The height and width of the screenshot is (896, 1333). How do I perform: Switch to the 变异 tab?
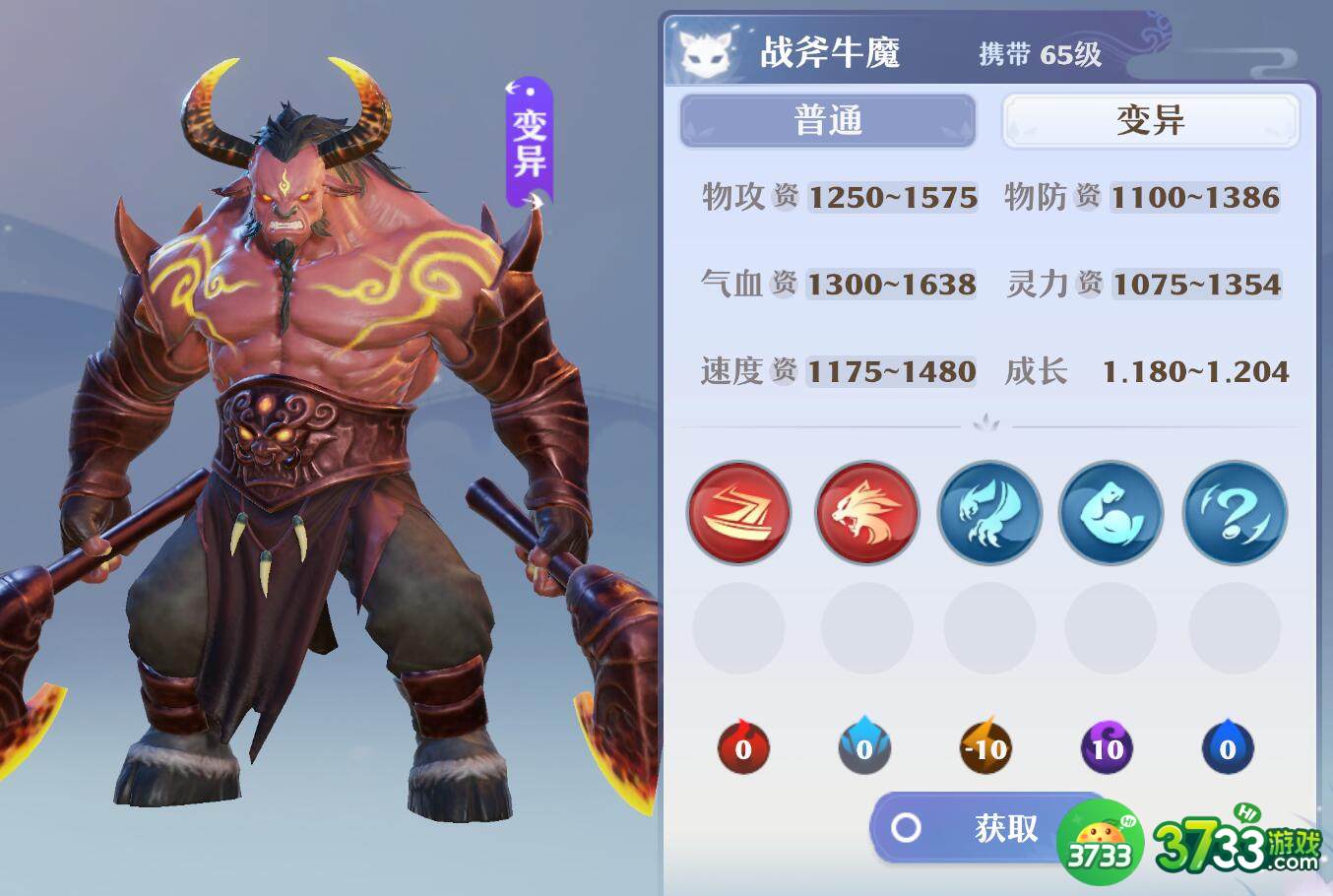tap(1149, 119)
